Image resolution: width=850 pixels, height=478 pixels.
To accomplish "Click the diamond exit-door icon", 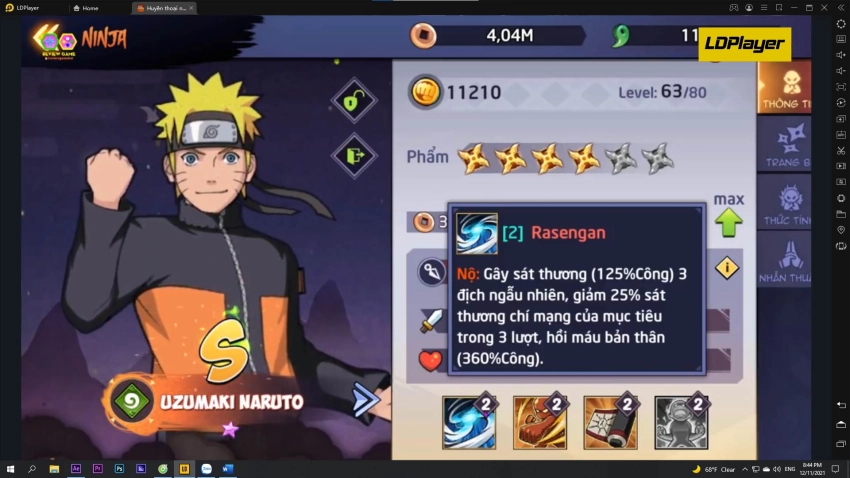I will [x=353, y=155].
